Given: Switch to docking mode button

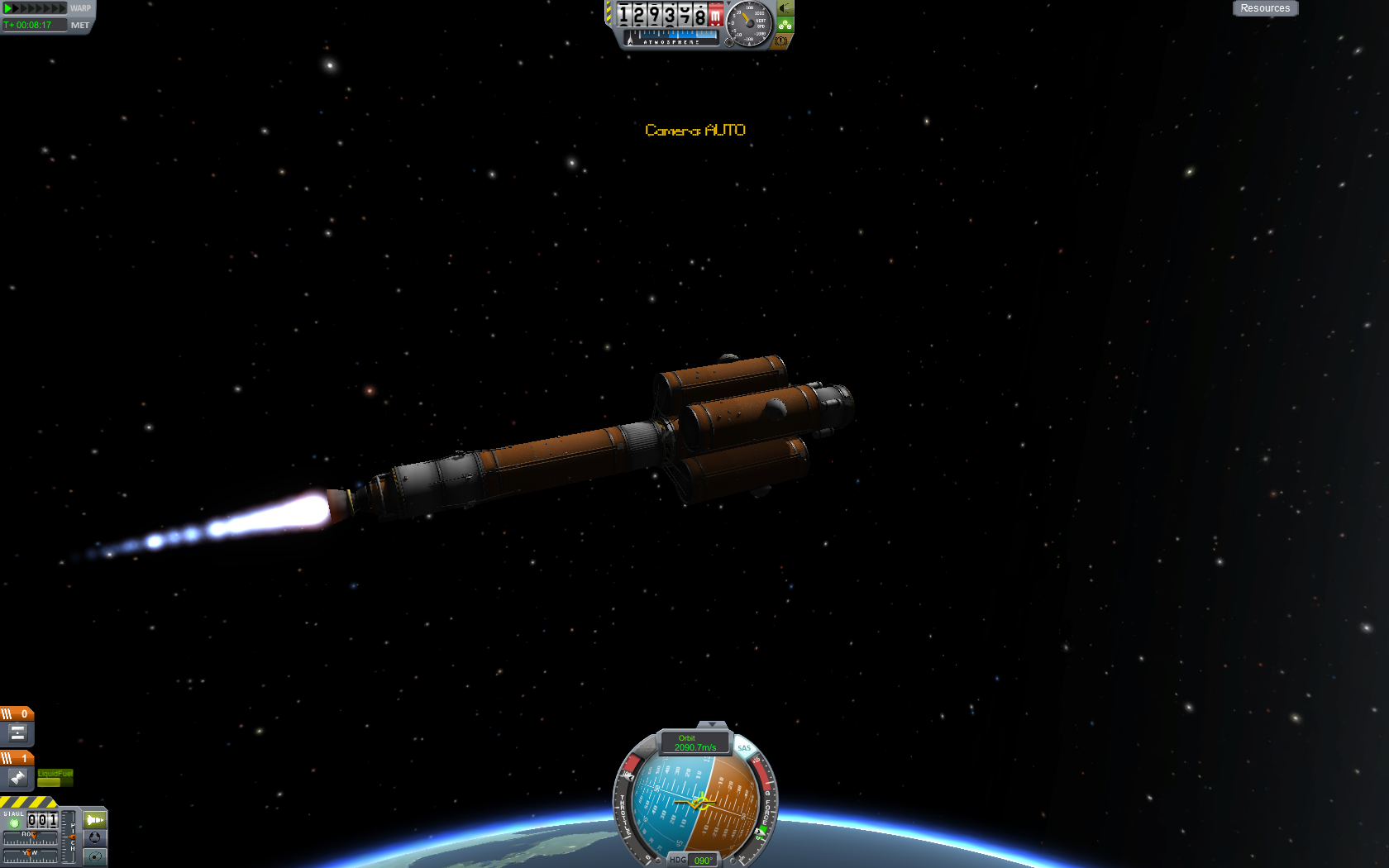Looking at the screenshot, I should click(x=95, y=838).
